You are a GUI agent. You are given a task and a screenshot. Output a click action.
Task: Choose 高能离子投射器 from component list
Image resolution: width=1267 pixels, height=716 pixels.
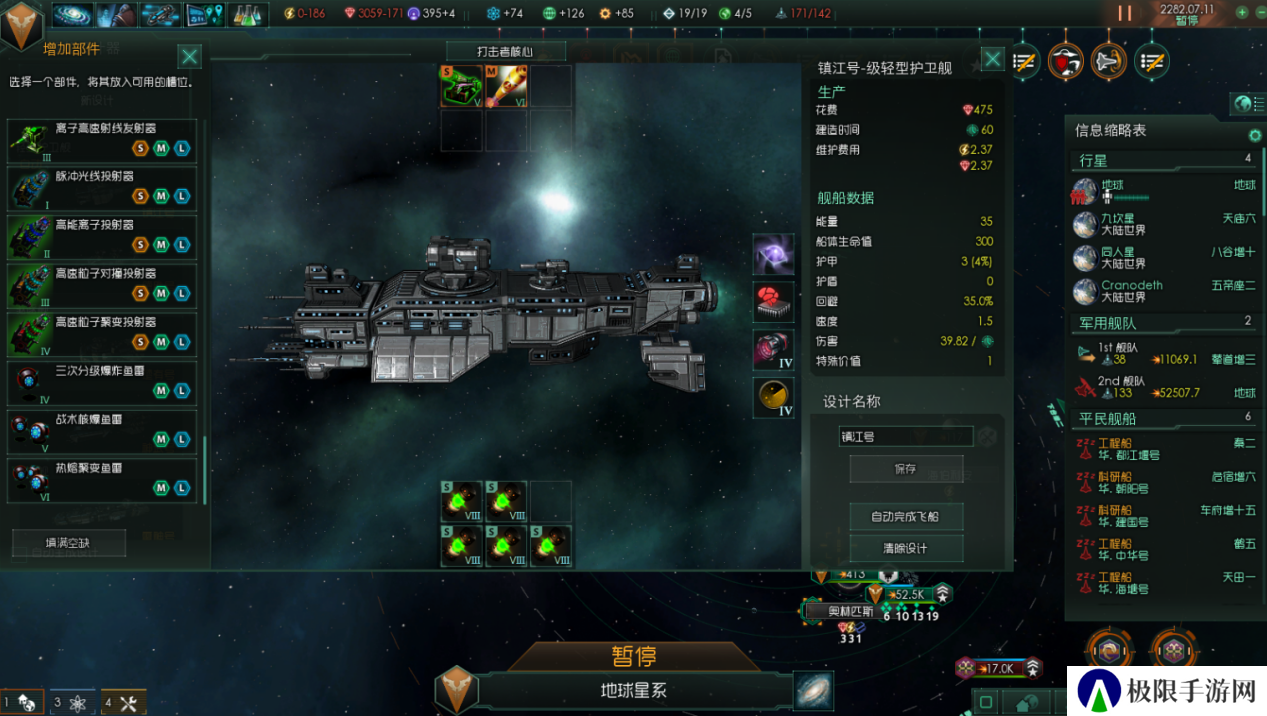pyautogui.click(x=101, y=236)
